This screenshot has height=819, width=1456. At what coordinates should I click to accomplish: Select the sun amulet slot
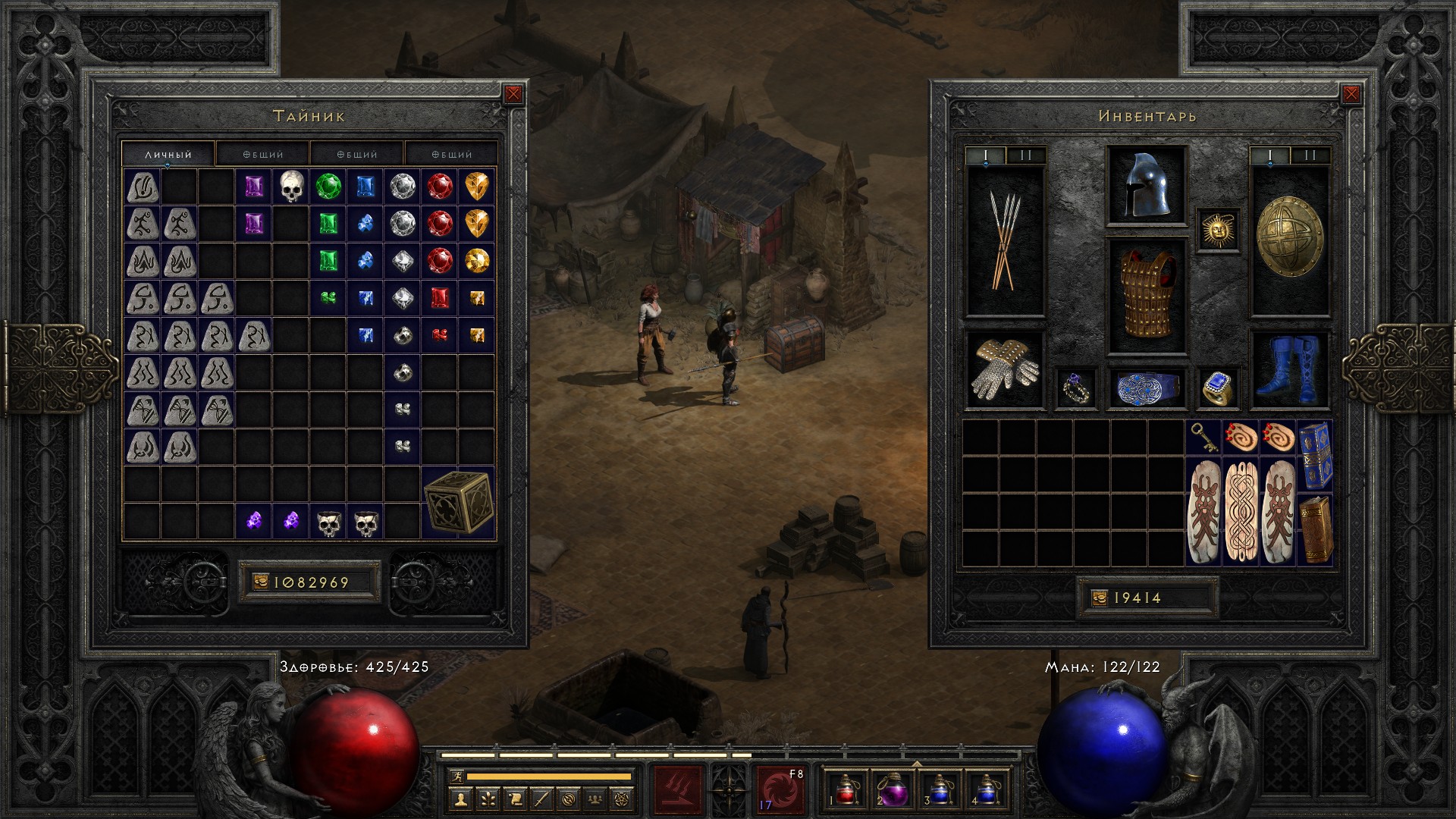1218,230
